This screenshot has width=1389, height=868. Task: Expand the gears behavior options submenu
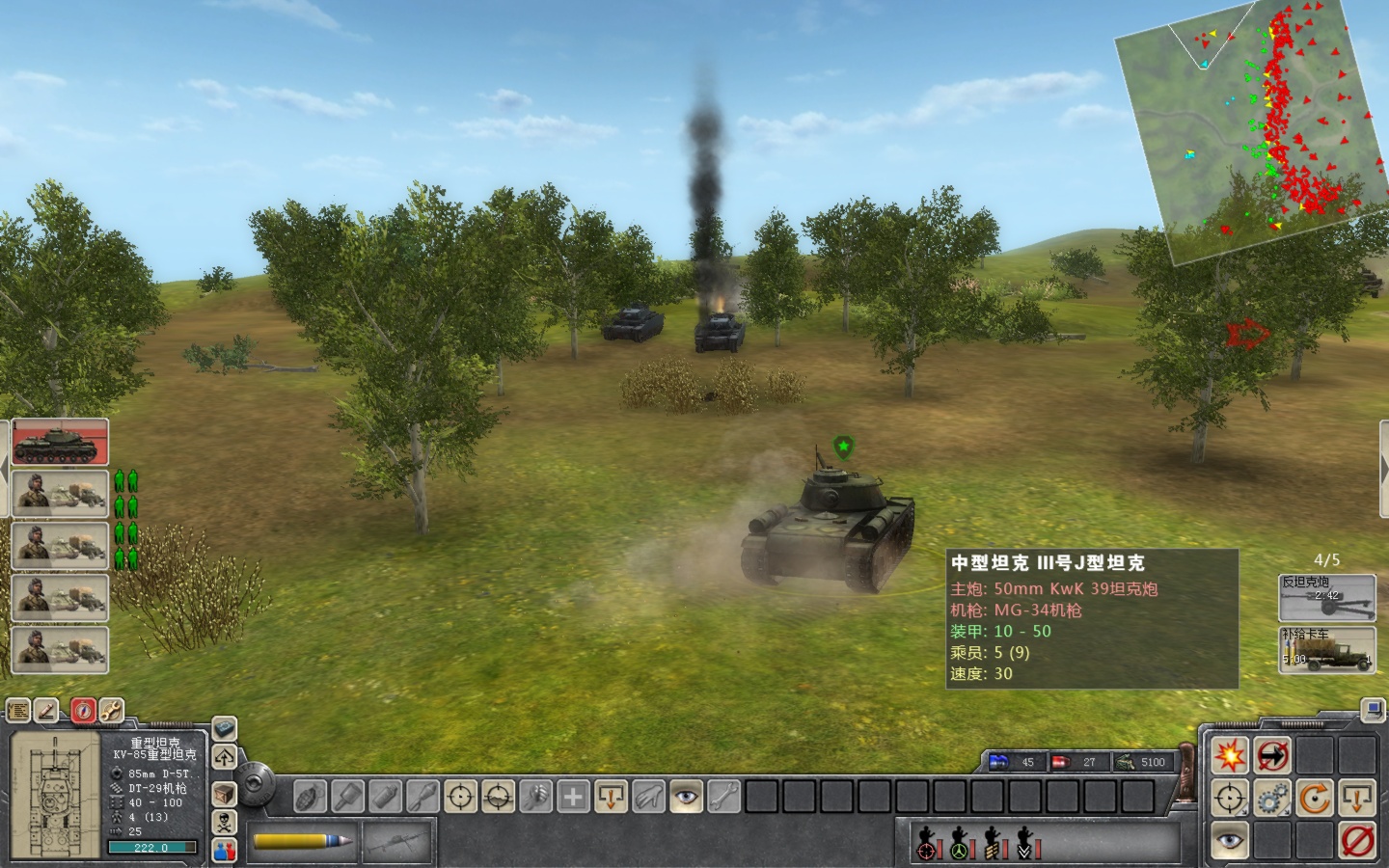1287,811
